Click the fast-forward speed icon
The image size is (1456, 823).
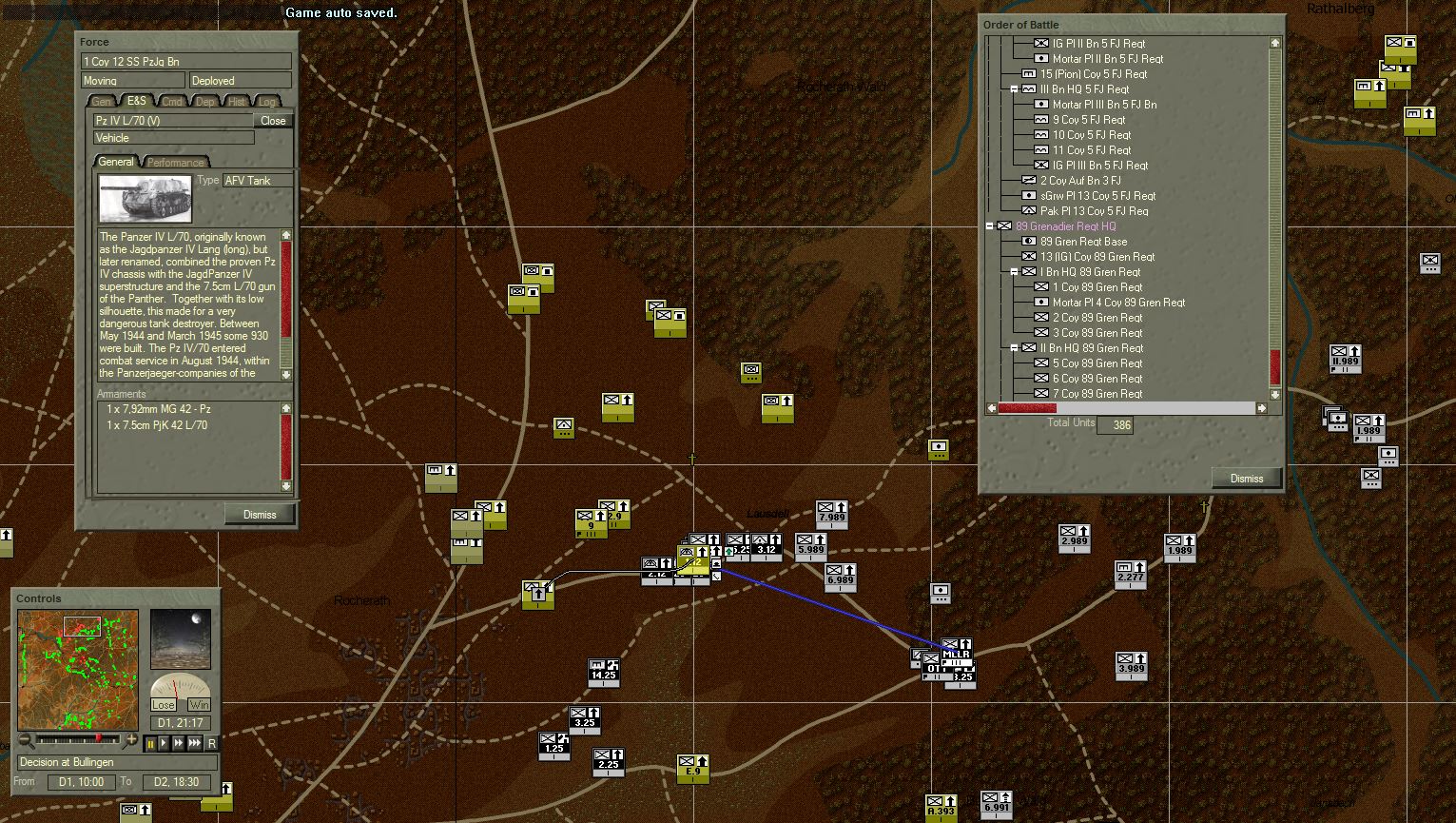178,745
